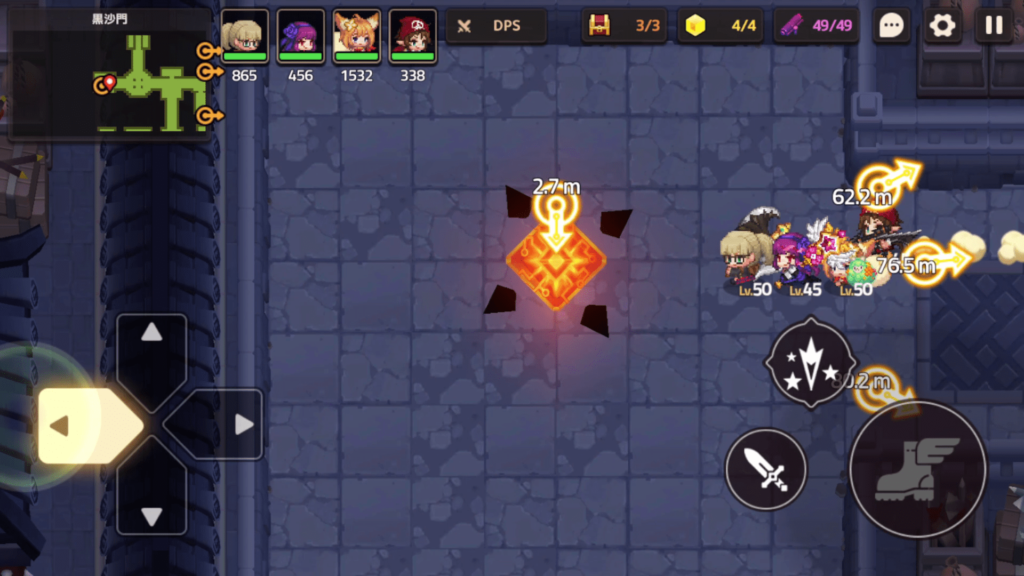This screenshot has height=576, width=1024.
Task: Toggle the DPS meter button
Action: 496,26
